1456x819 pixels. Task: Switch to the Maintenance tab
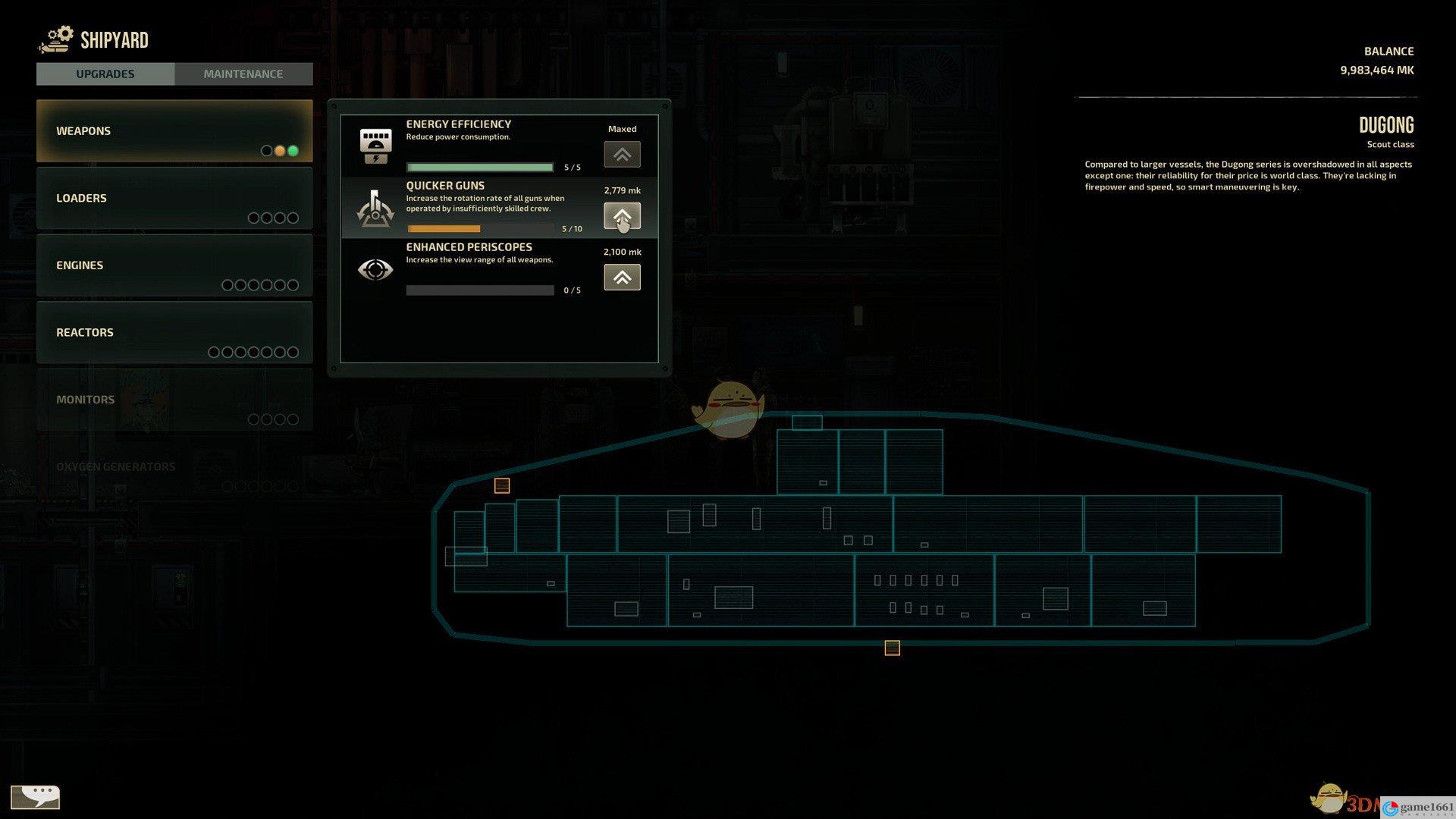(243, 74)
